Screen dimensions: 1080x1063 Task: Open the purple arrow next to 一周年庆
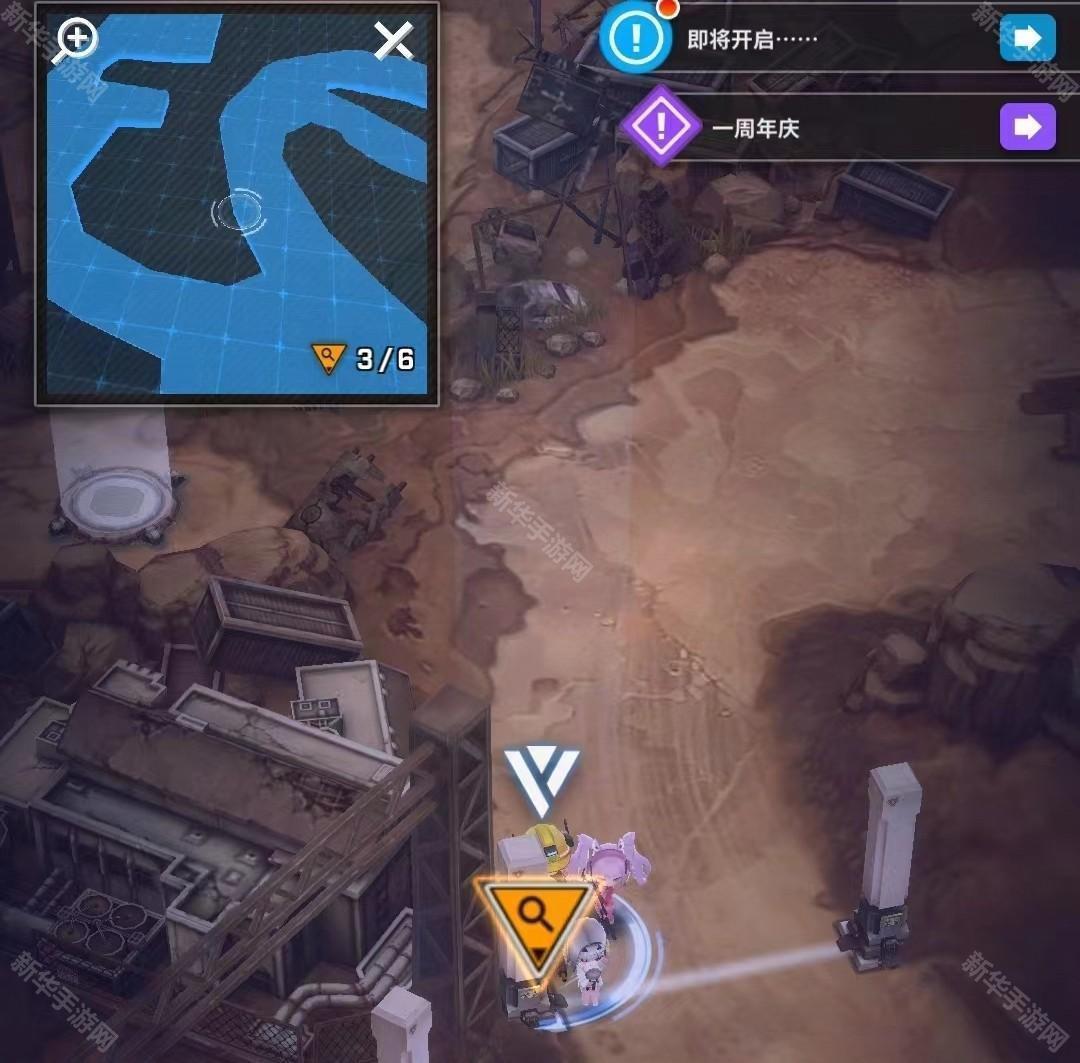(x=1027, y=127)
